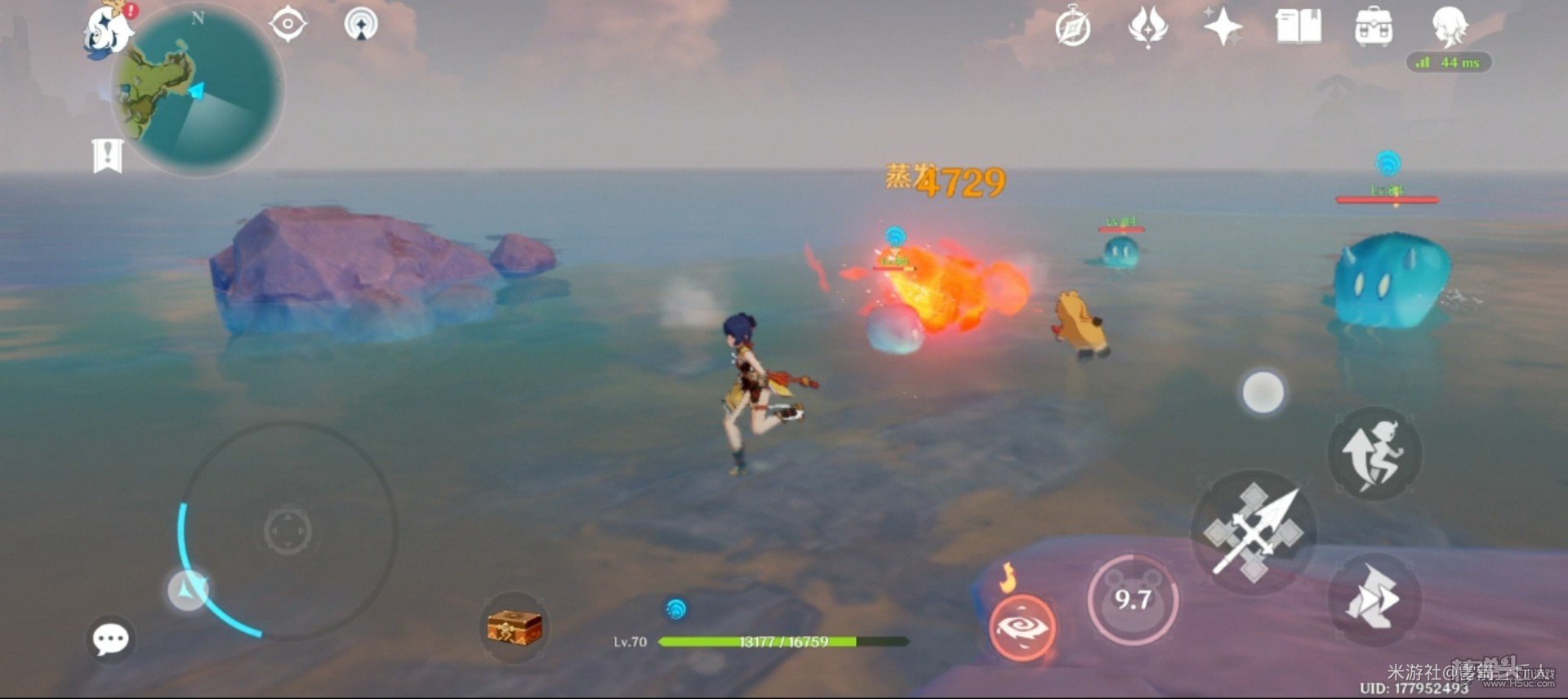Open the quest log bookmark icon
1568x699 pixels.
[x=107, y=155]
